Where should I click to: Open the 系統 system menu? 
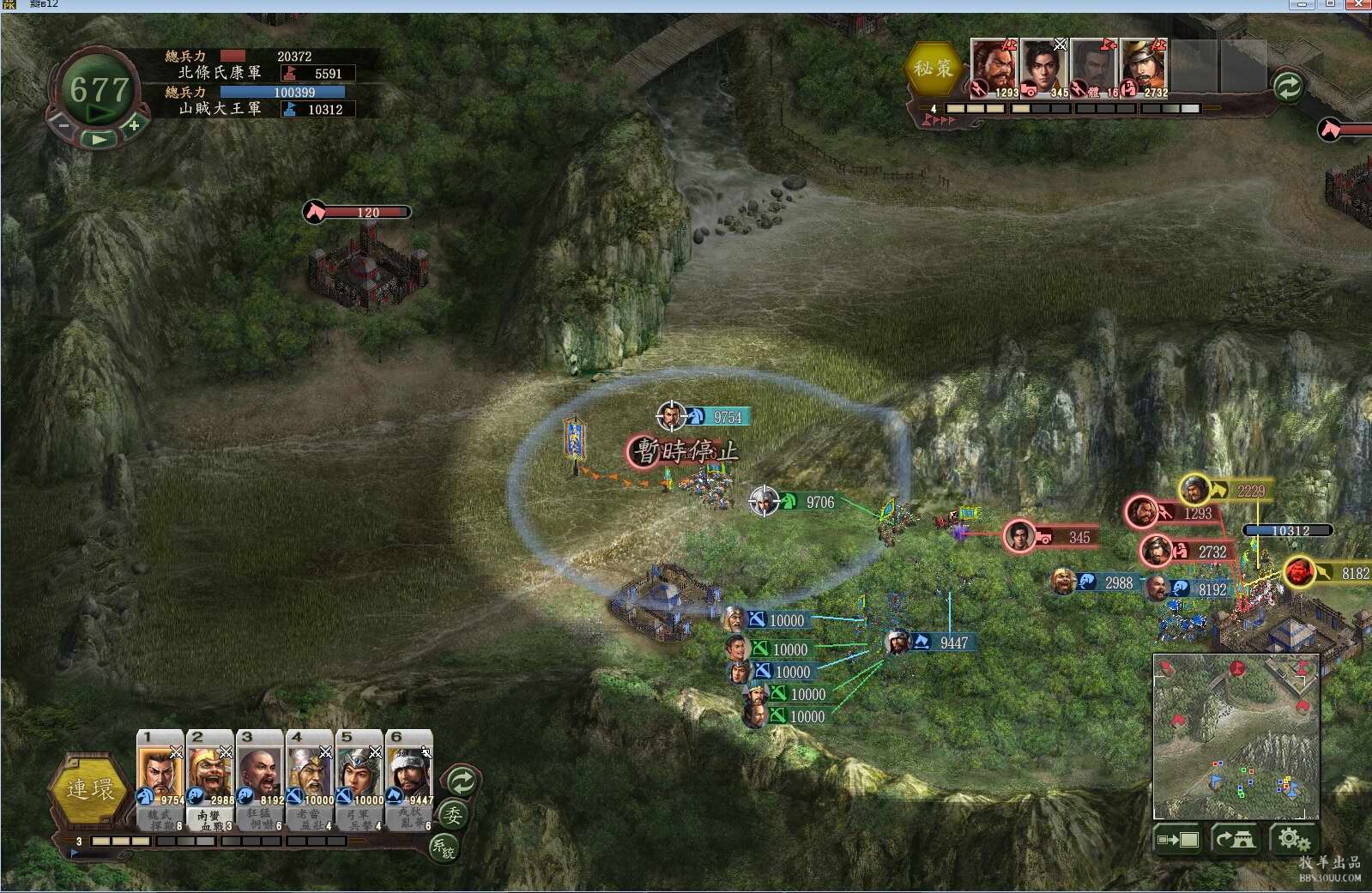[x=444, y=848]
